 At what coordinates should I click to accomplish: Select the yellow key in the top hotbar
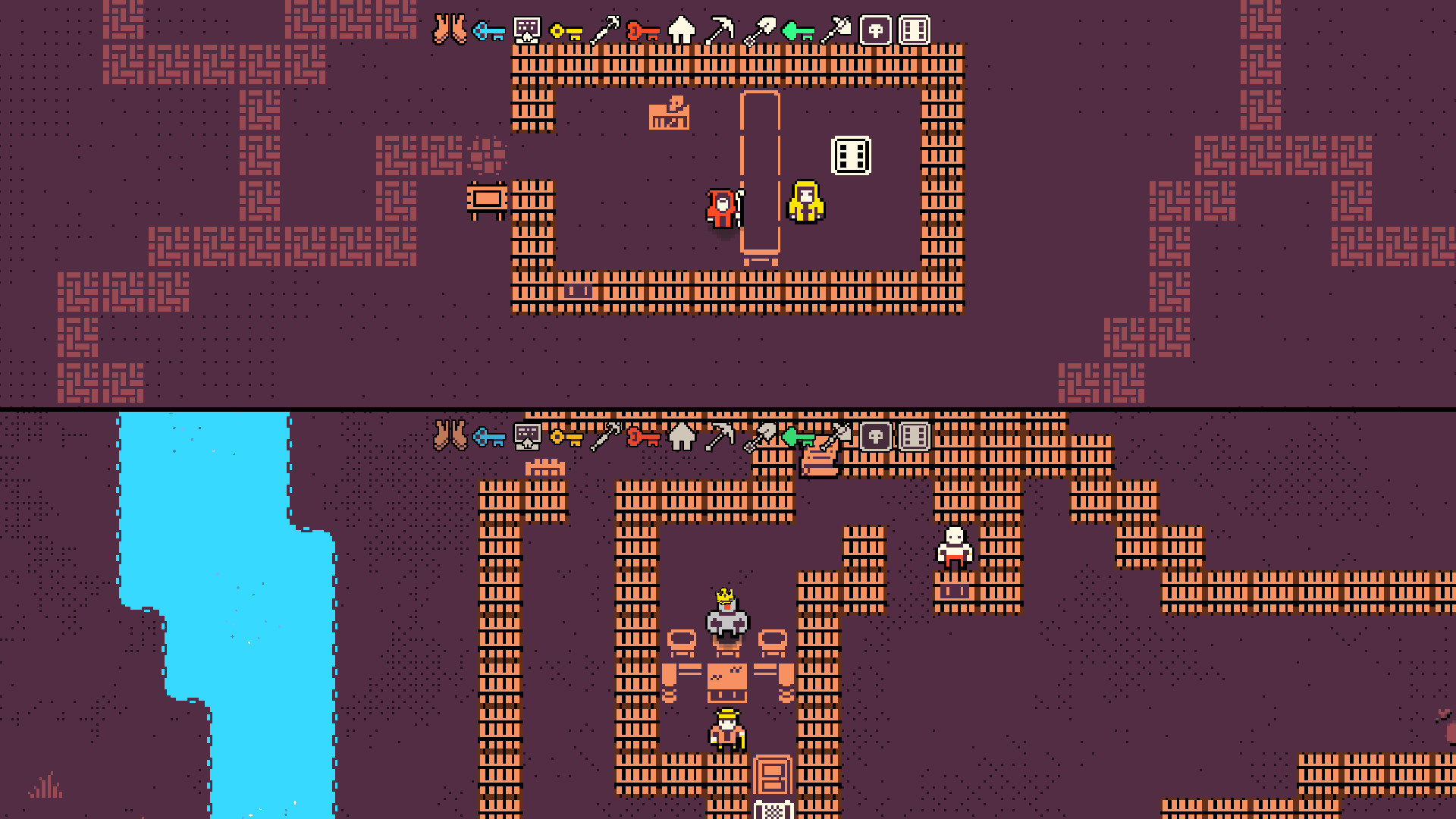[567, 33]
